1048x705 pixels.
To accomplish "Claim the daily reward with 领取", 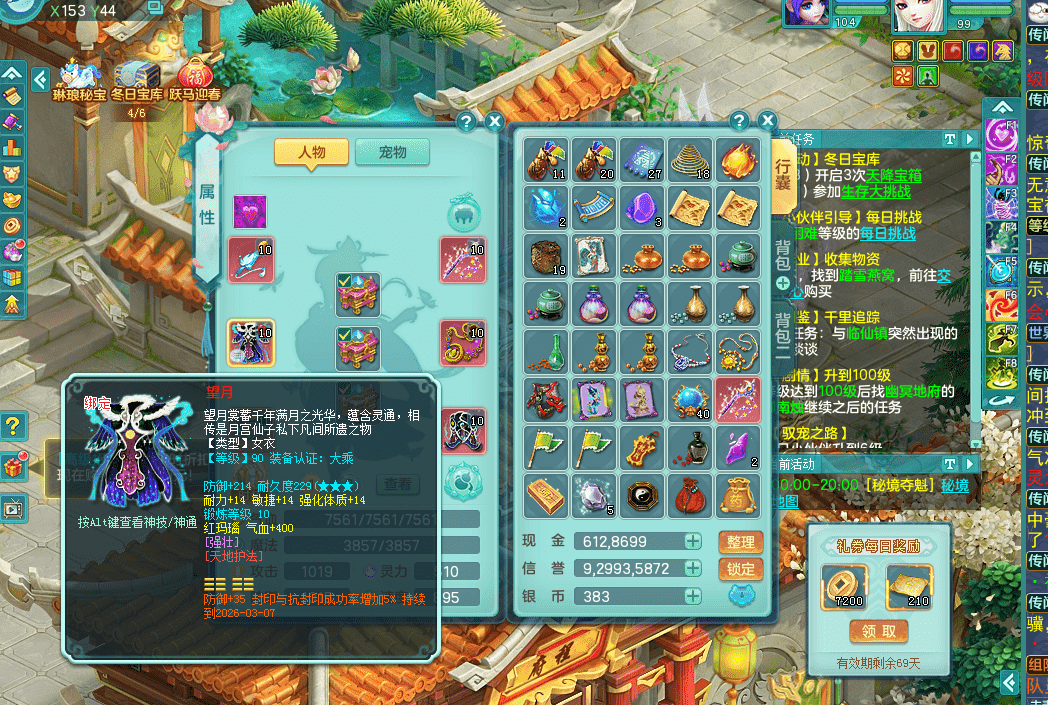I will [x=879, y=631].
